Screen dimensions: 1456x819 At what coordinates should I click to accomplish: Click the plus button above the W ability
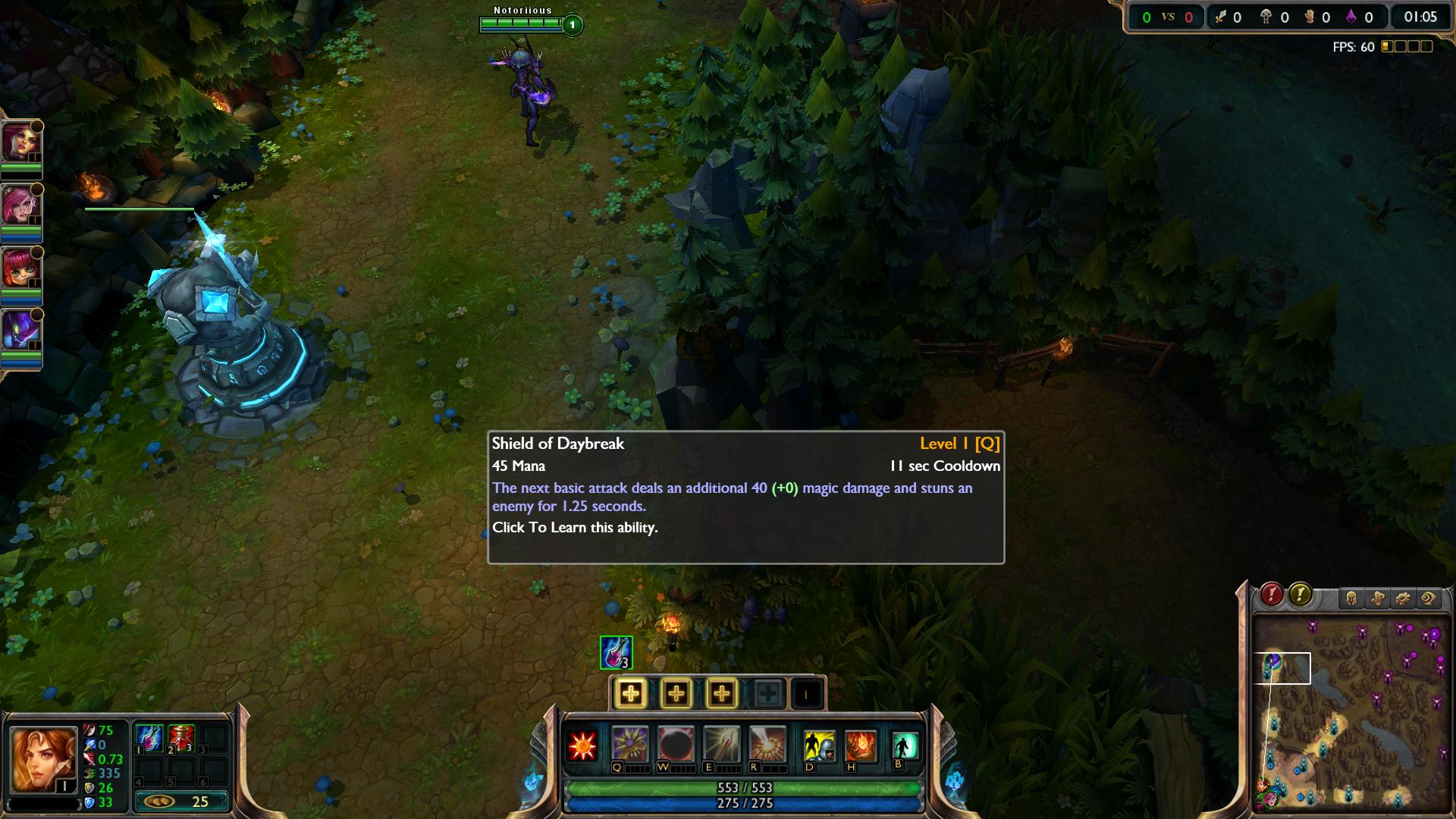[676, 693]
